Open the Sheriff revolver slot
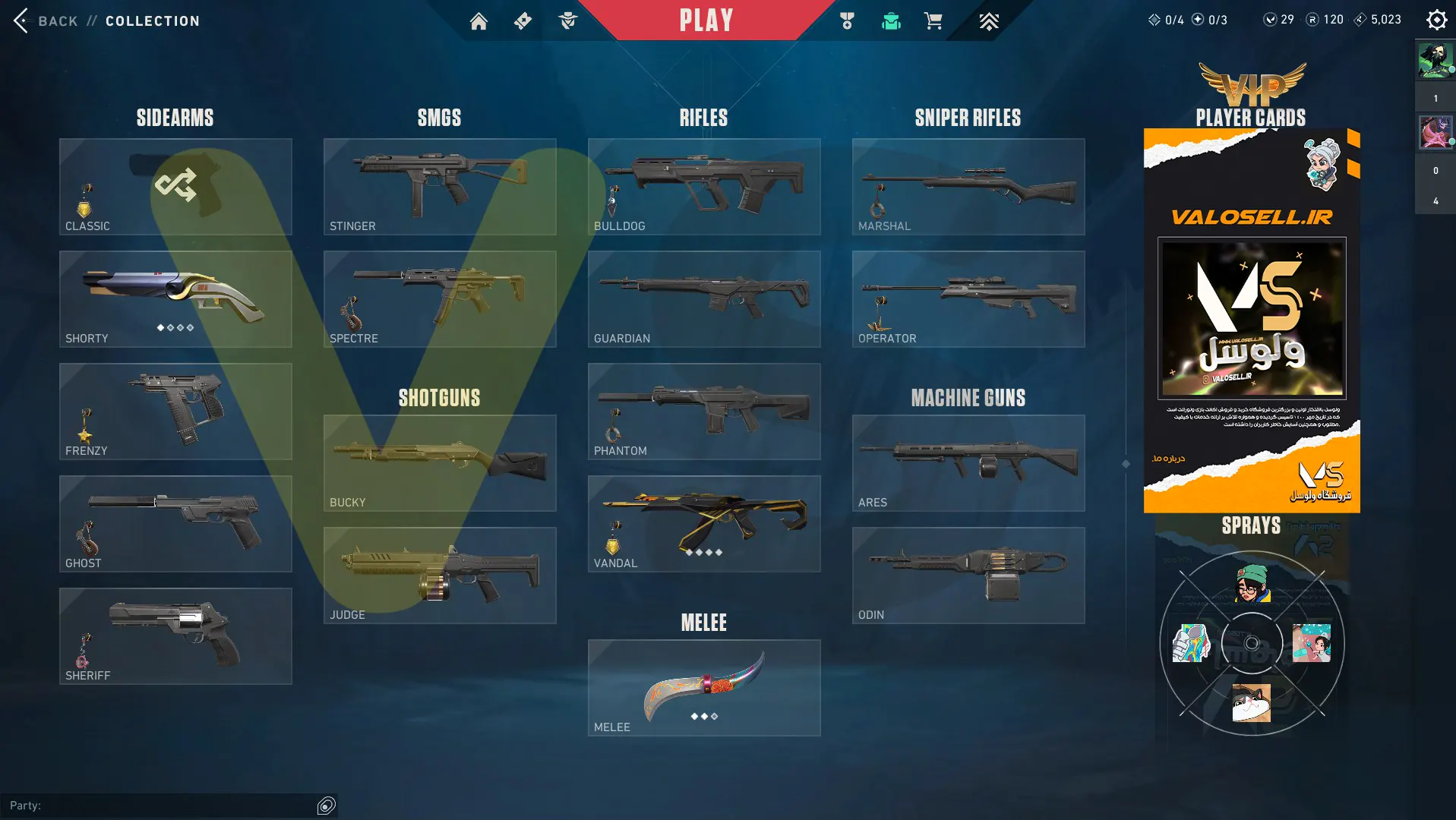The width and height of the screenshot is (1456, 820). tap(175, 636)
